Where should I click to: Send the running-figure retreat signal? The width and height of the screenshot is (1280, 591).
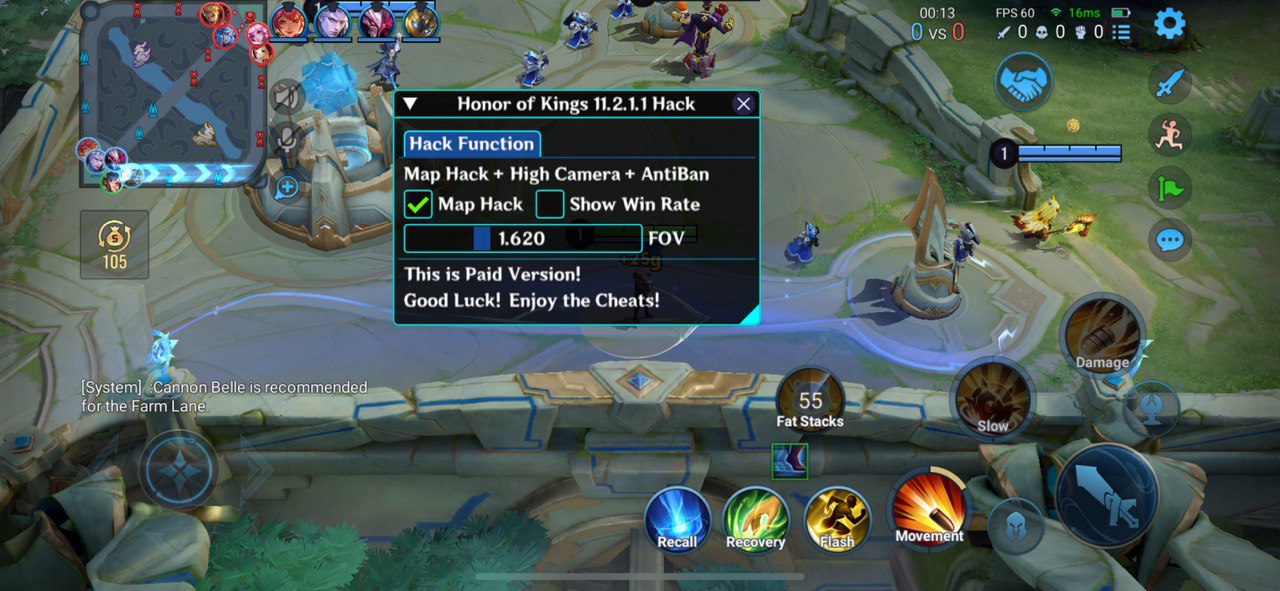(x=1169, y=135)
